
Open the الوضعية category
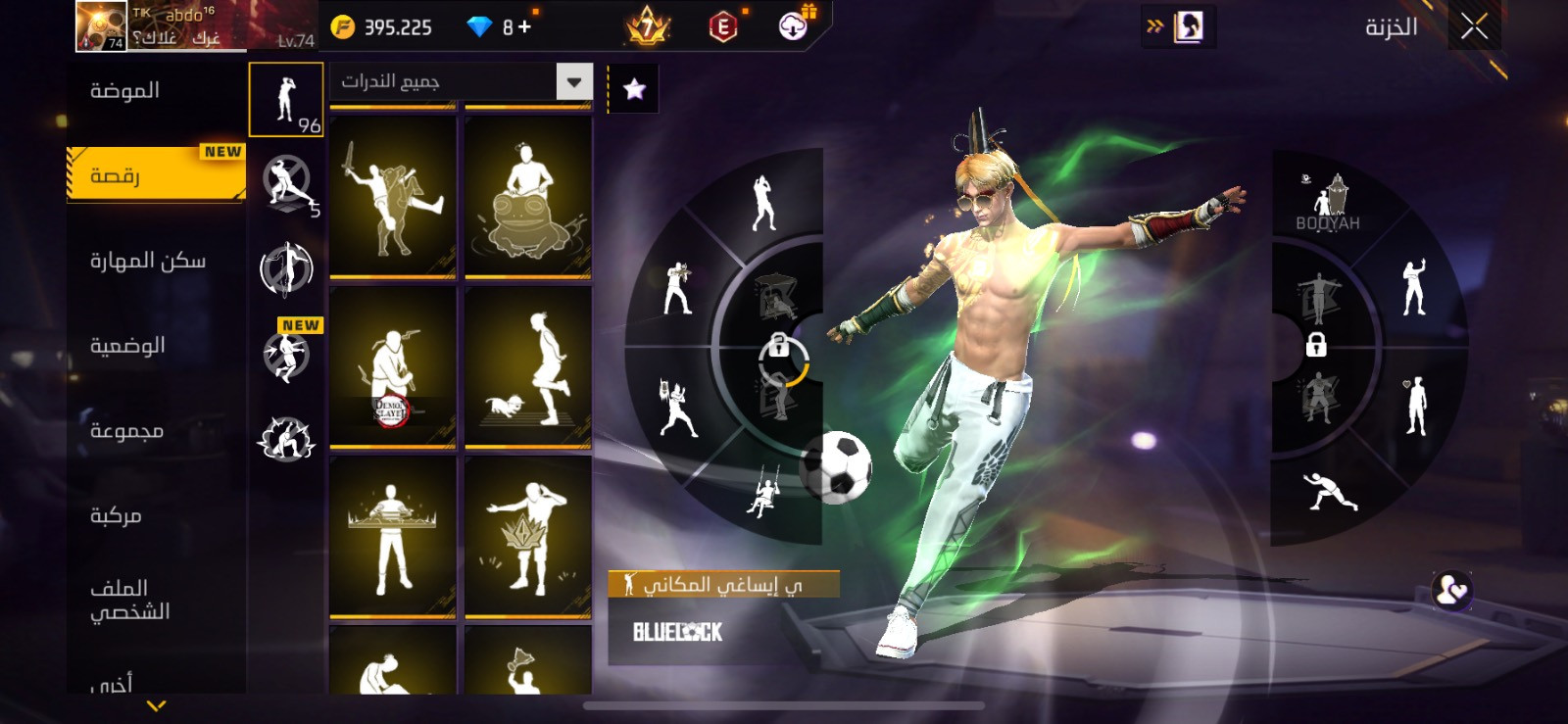[x=127, y=346]
